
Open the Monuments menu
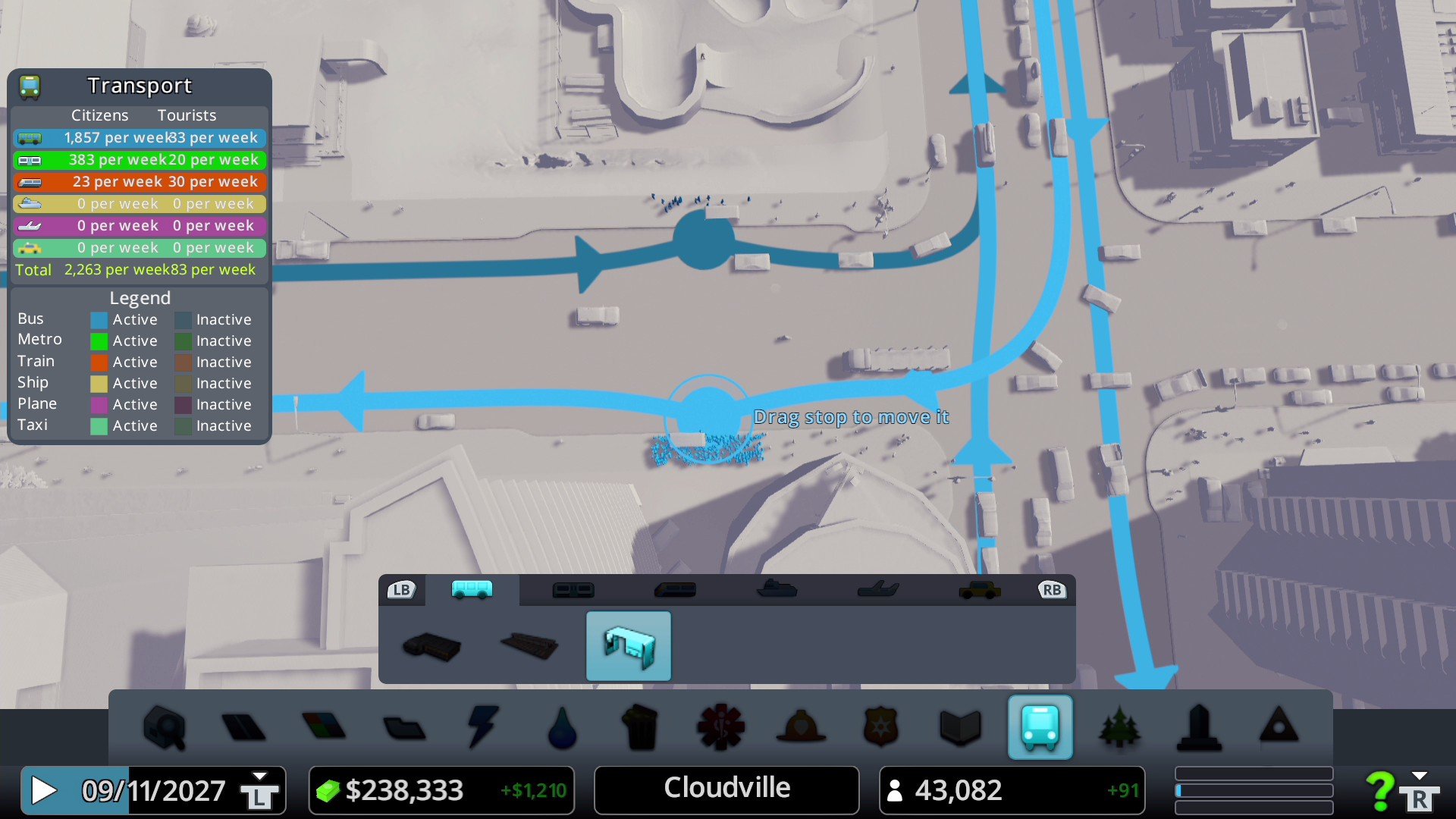point(1200,727)
